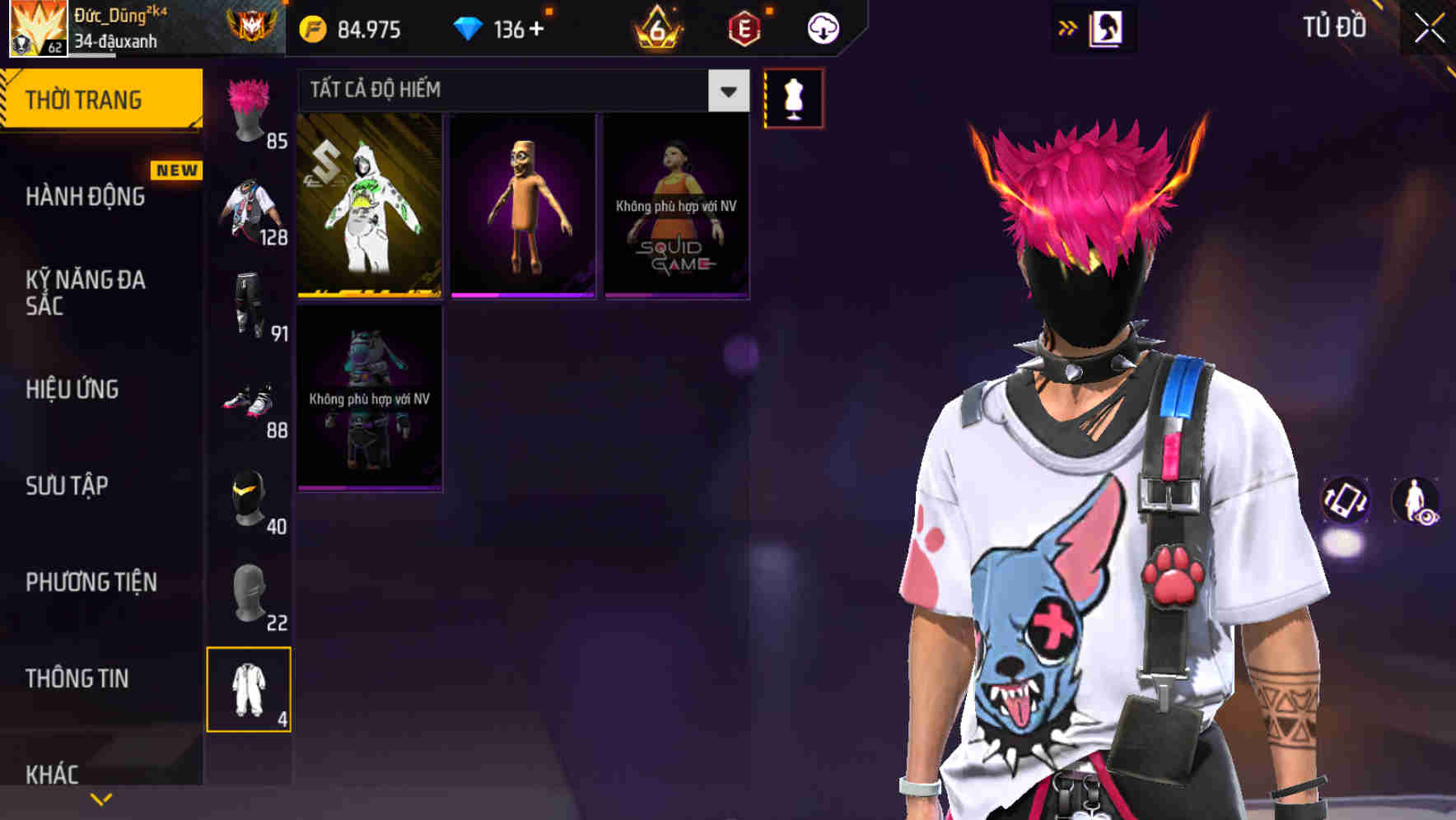Open the character card icon near top right

[x=1108, y=27]
